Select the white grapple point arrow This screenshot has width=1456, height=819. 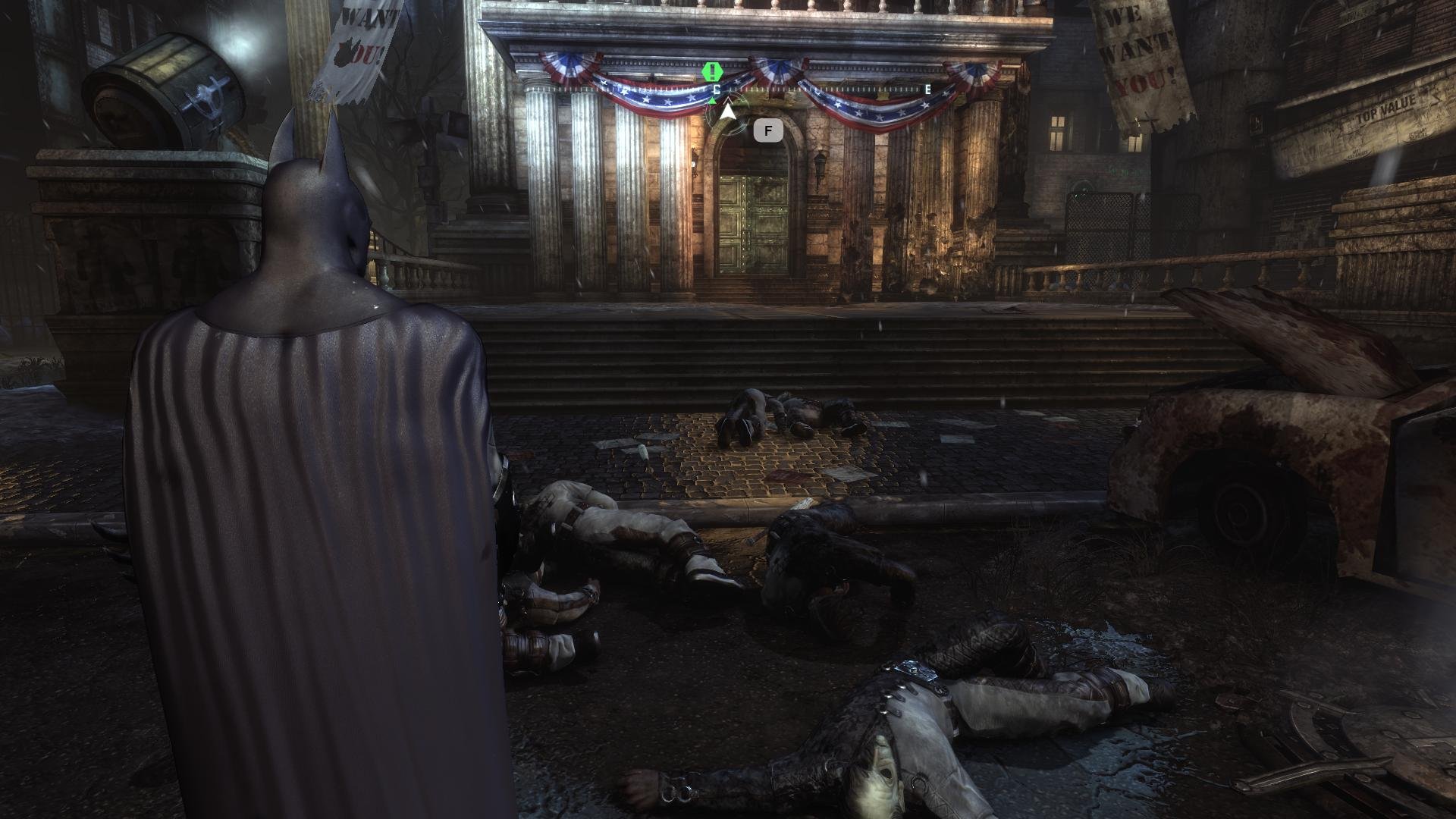[727, 112]
